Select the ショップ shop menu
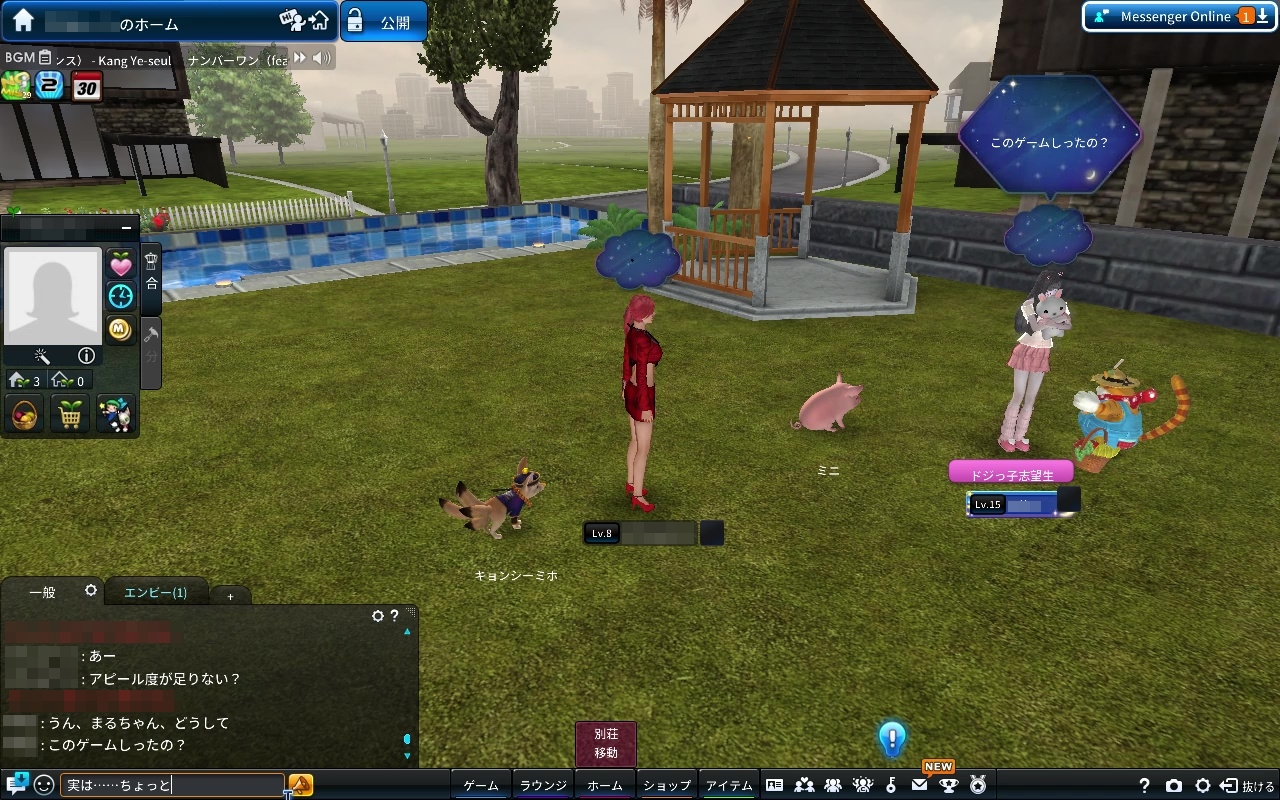This screenshot has height=800, width=1280. pyautogui.click(x=667, y=786)
